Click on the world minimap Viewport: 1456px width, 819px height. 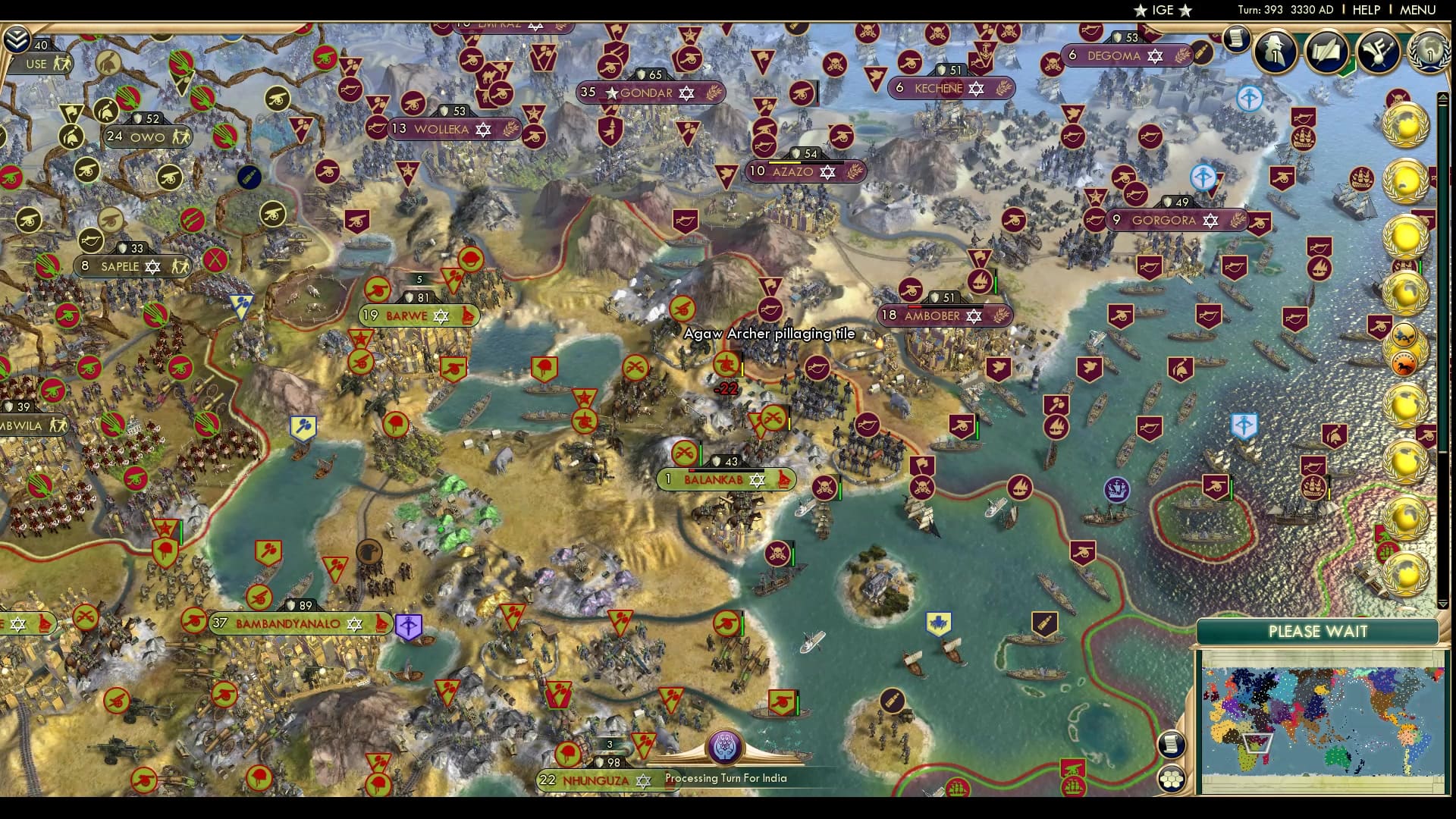(x=1320, y=720)
